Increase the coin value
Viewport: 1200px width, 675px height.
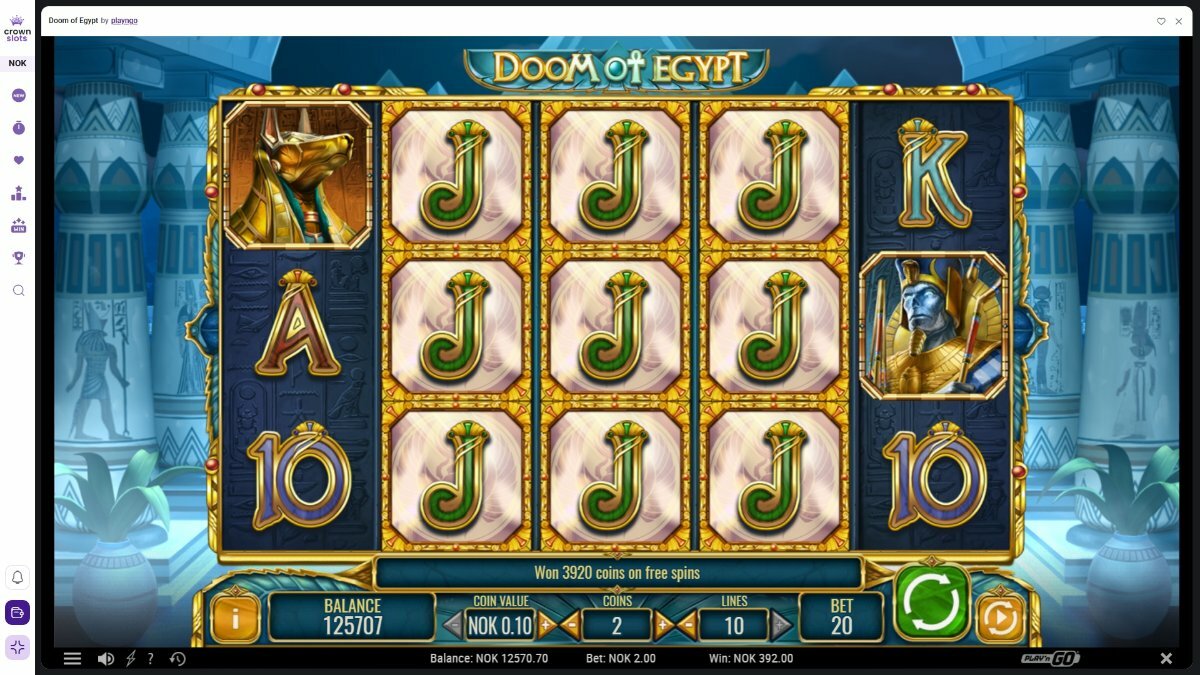click(546, 626)
